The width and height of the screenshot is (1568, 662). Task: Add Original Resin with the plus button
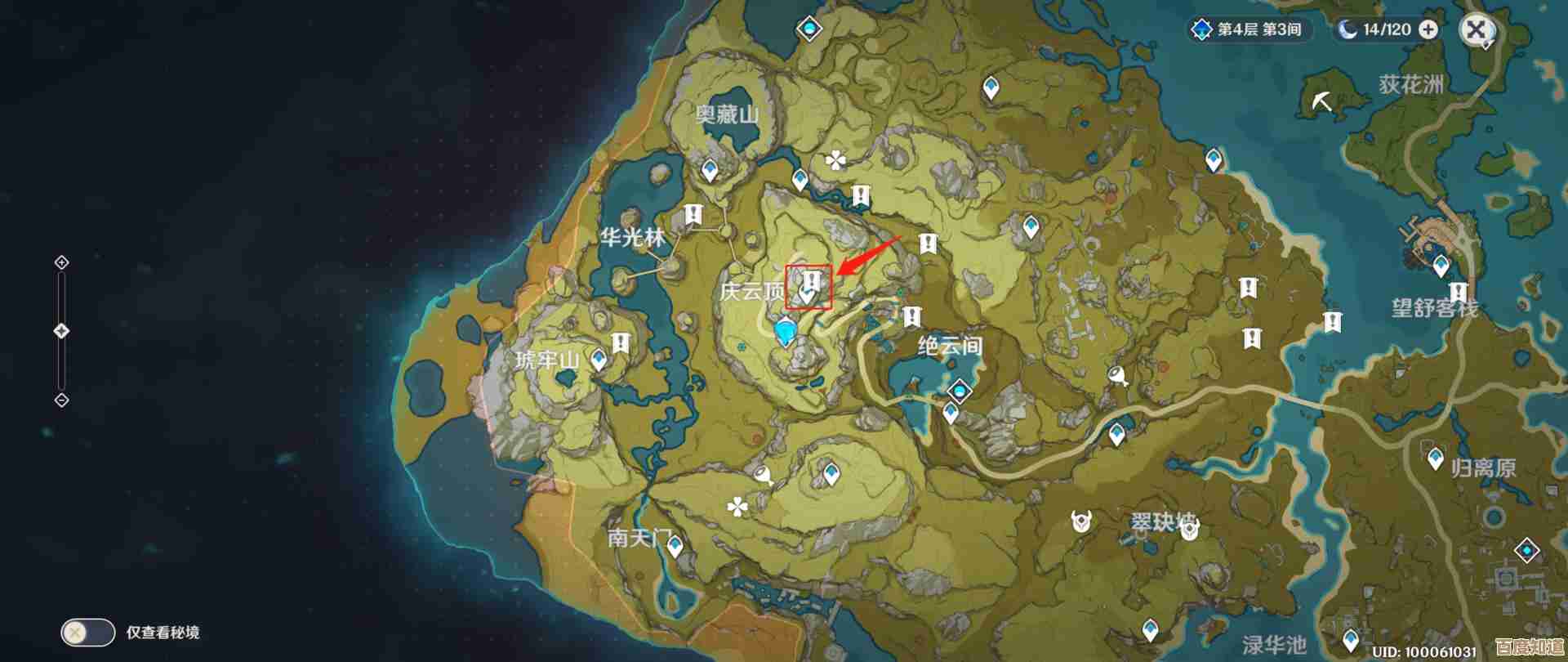click(1428, 29)
